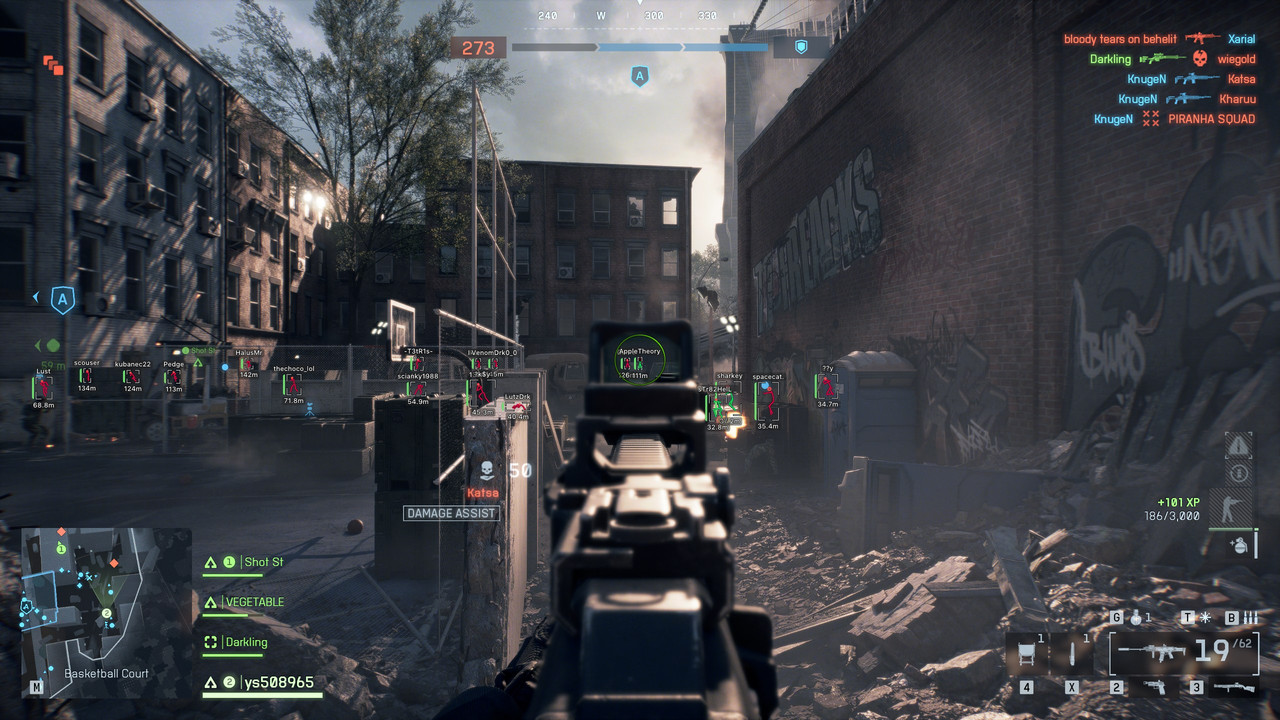This screenshot has height=720, width=1280.
Task: Click the blue team shield icon
Action: click(x=800, y=47)
